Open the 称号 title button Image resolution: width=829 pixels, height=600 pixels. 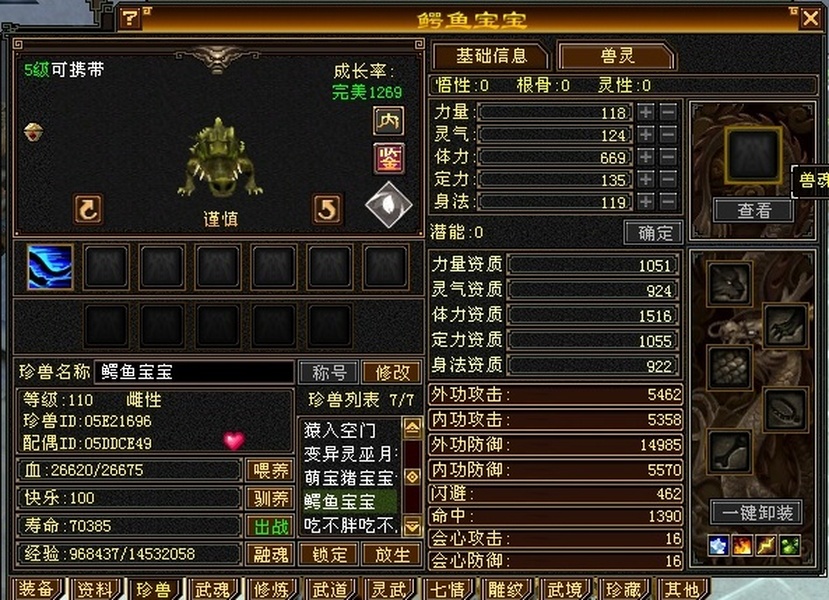coord(329,372)
